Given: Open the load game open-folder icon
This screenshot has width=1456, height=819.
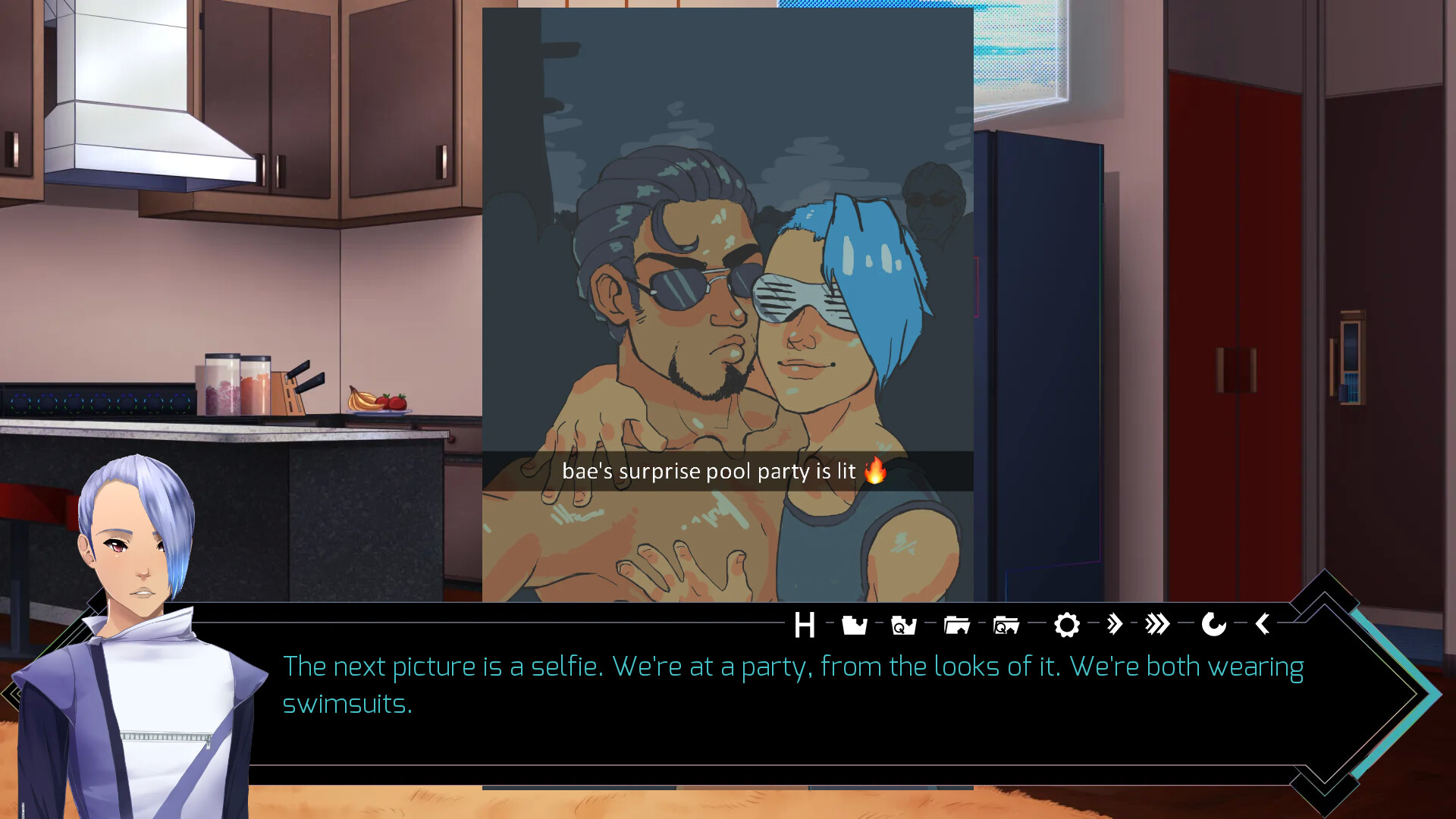Looking at the screenshot, I should tap(957, 626).
